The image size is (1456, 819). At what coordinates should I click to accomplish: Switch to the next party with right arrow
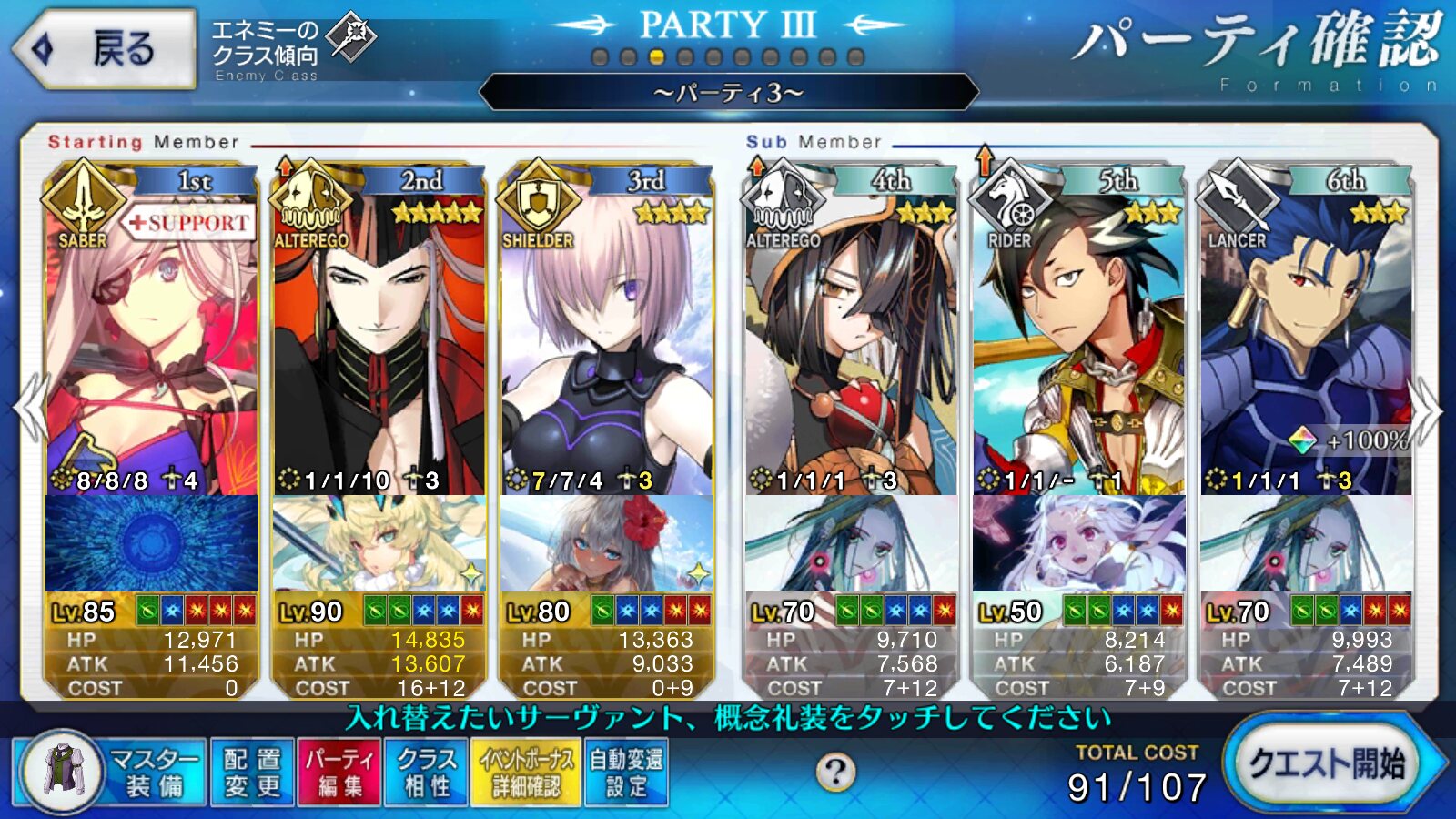click(x=1426, y=409)
